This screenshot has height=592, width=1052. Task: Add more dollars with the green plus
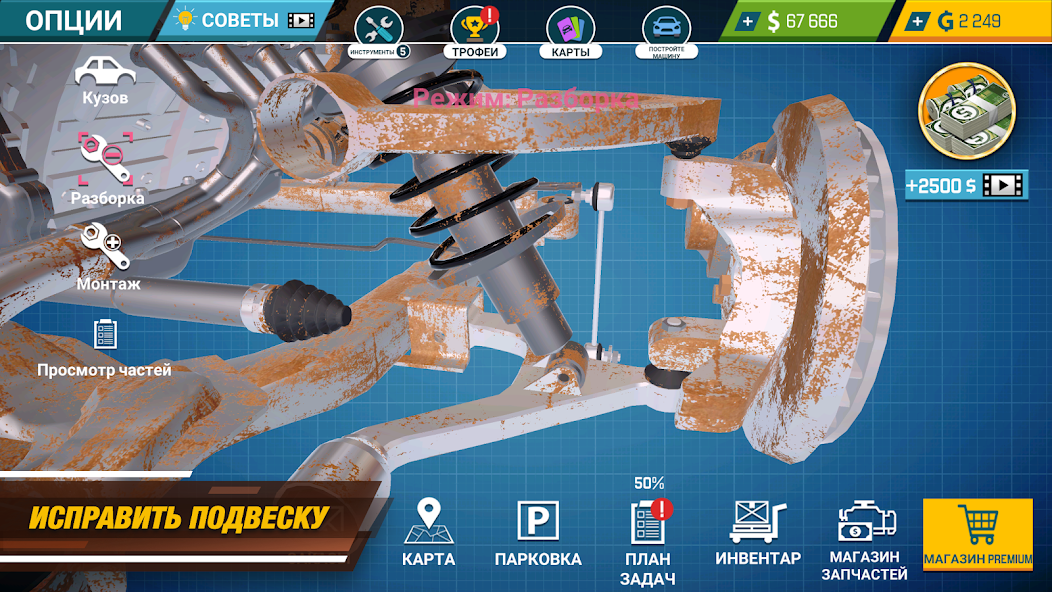point(746,21)
